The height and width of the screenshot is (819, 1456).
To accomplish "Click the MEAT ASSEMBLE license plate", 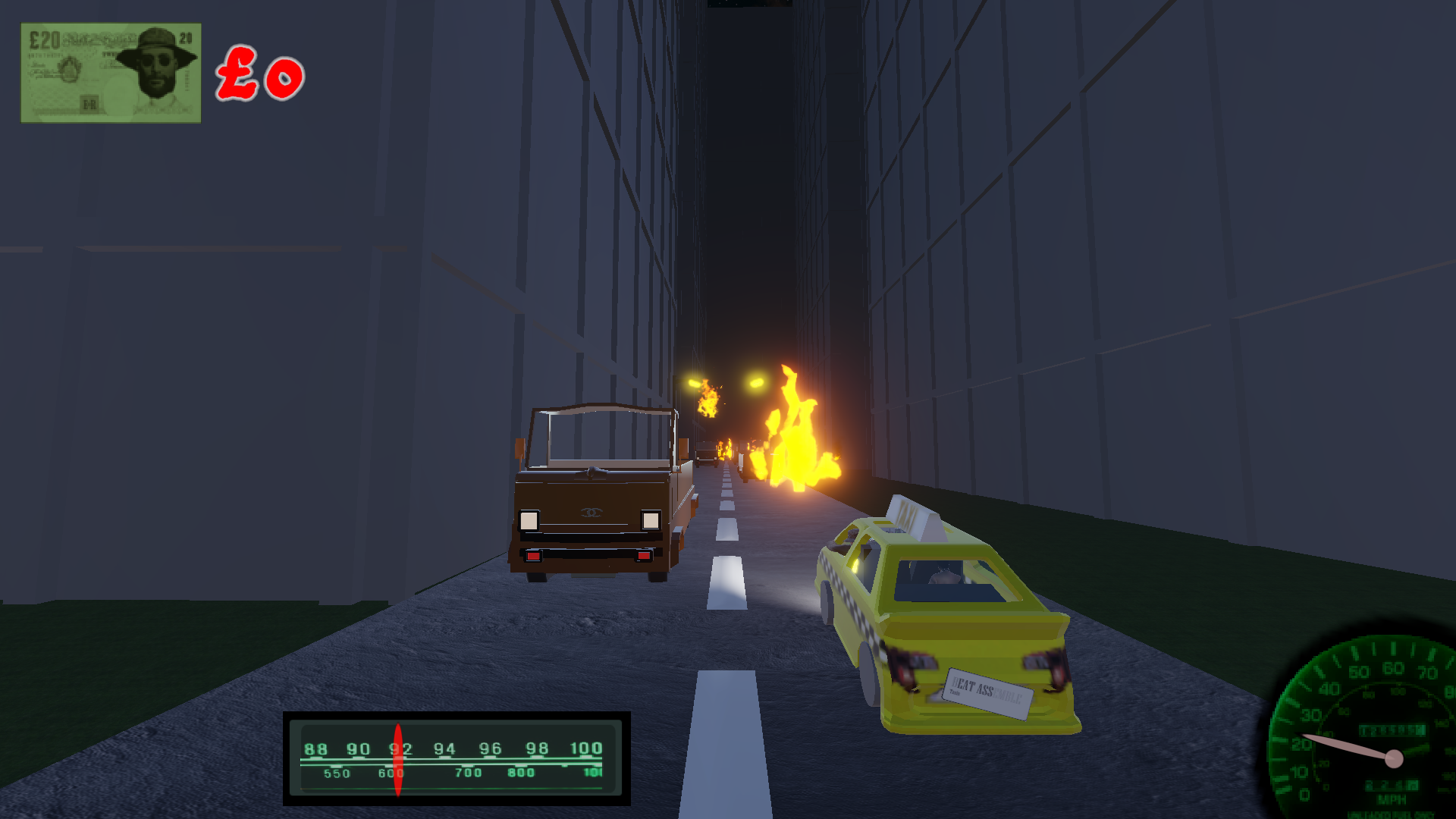I will (x=987, y=692).
